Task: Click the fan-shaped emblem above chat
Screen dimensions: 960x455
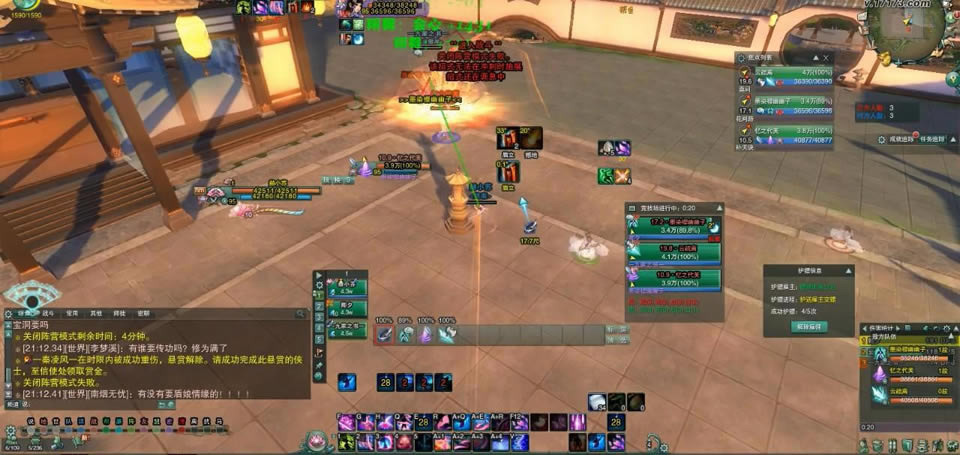Action: (x=27, y=293)
